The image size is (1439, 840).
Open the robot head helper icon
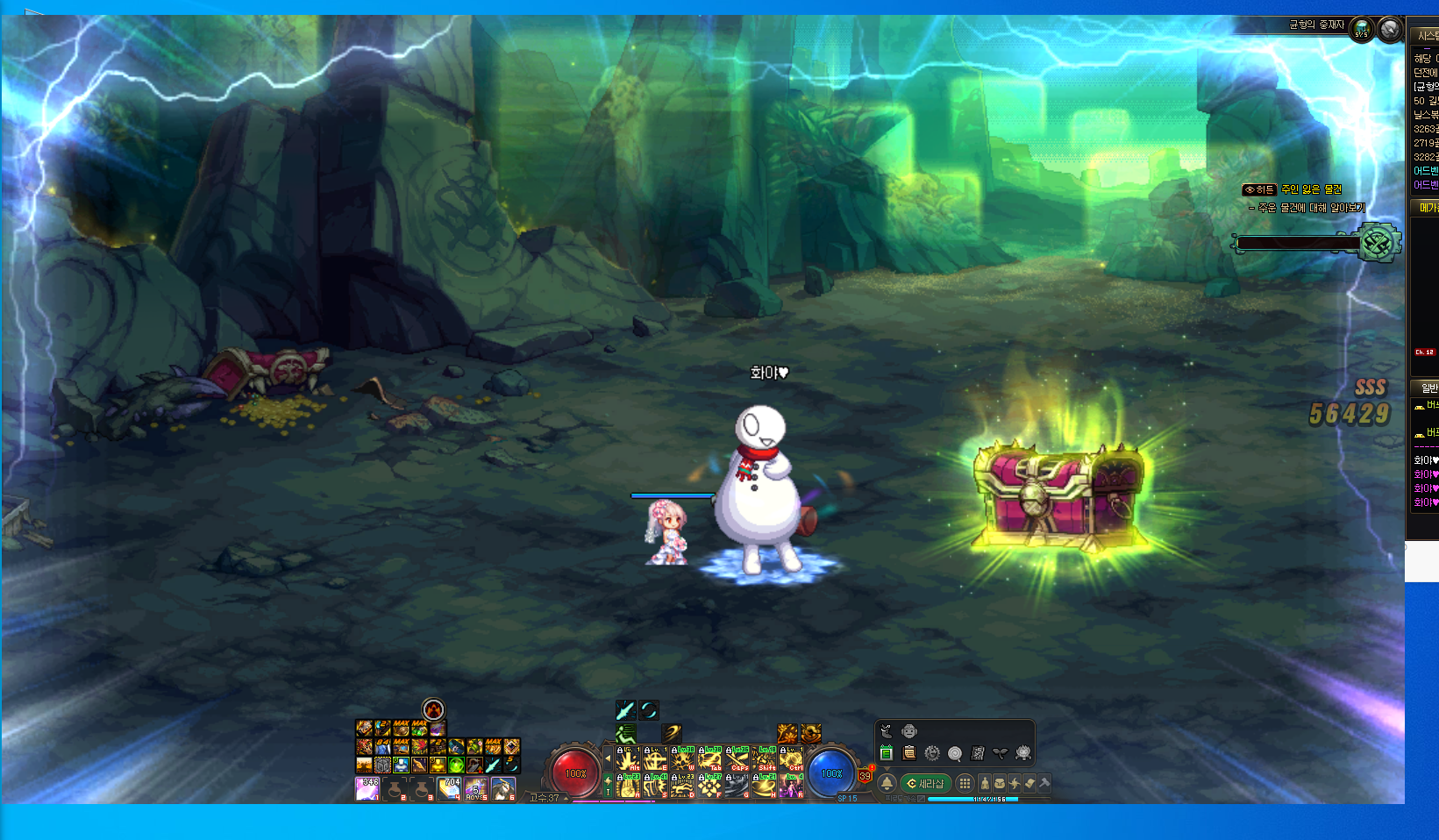tap(909, 731)
